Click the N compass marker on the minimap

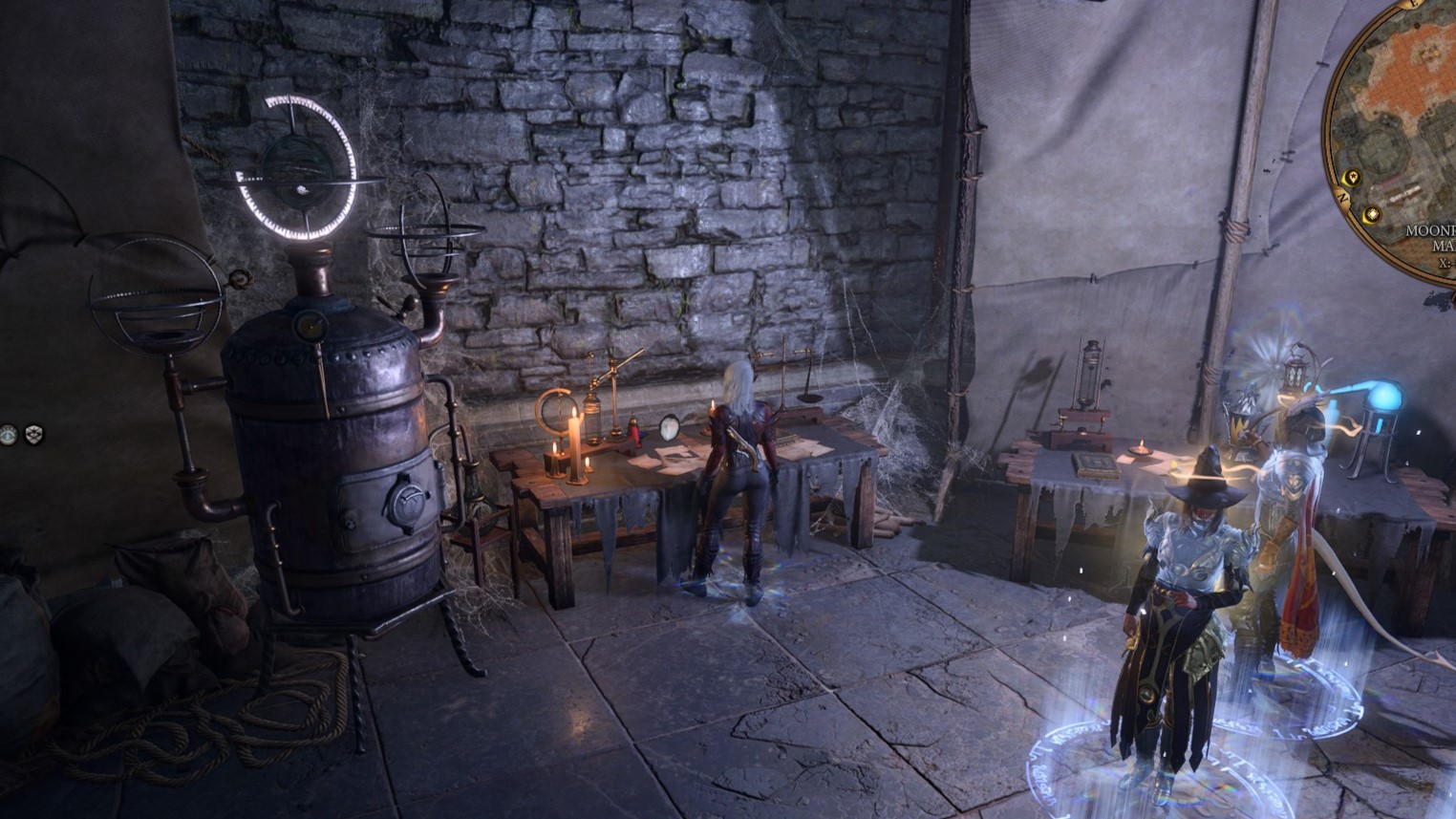[1343, 198]
